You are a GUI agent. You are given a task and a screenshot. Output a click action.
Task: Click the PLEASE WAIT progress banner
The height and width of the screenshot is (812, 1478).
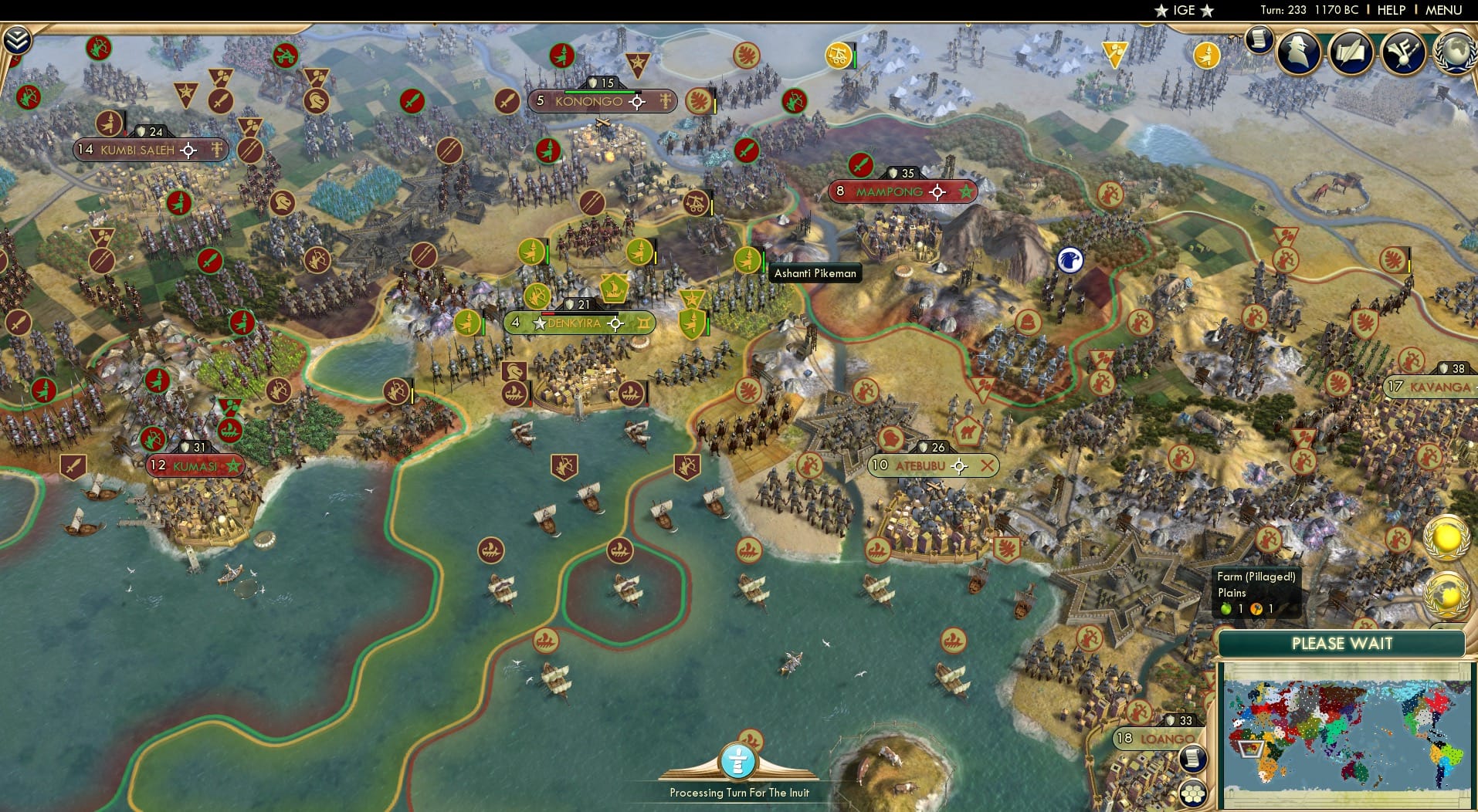click(1344, 643)
